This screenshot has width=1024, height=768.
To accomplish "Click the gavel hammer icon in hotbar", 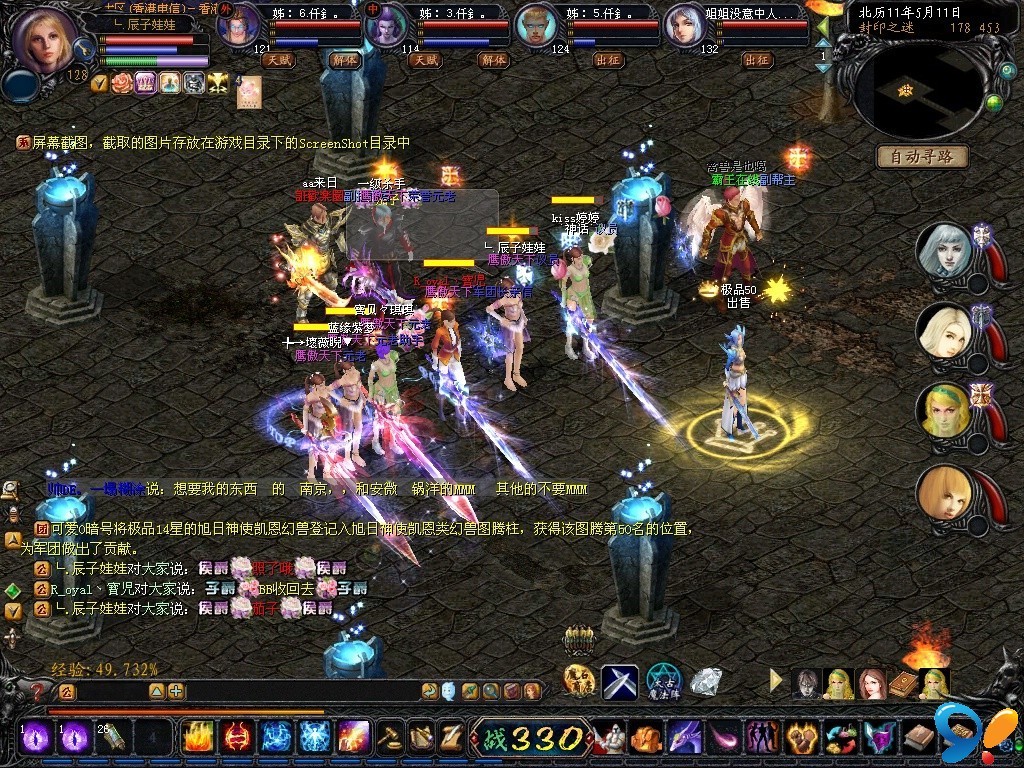I will [x=390, y=739].
